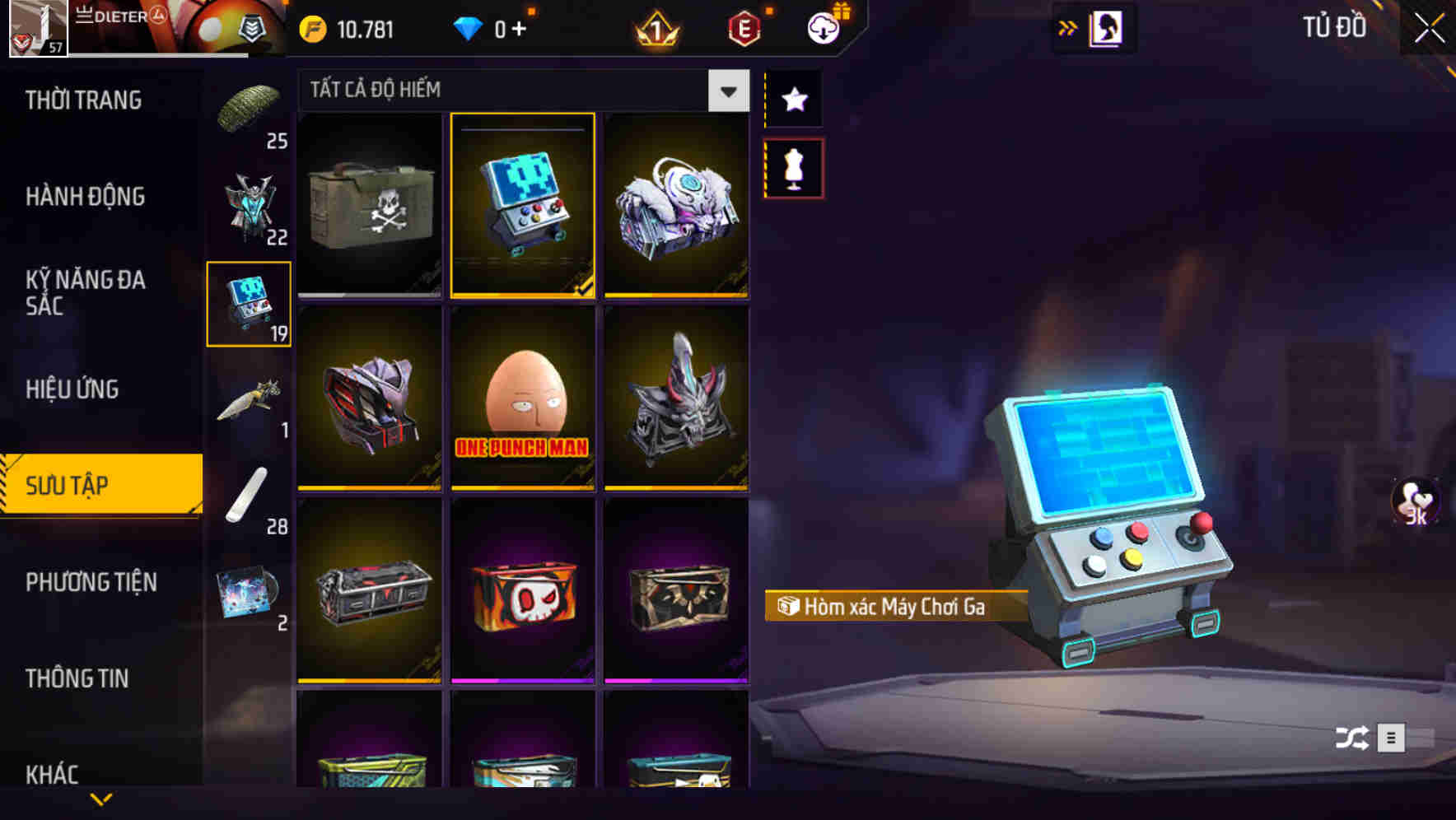
Task: Select the gameboy crate category icon
Action: point(249,303)
